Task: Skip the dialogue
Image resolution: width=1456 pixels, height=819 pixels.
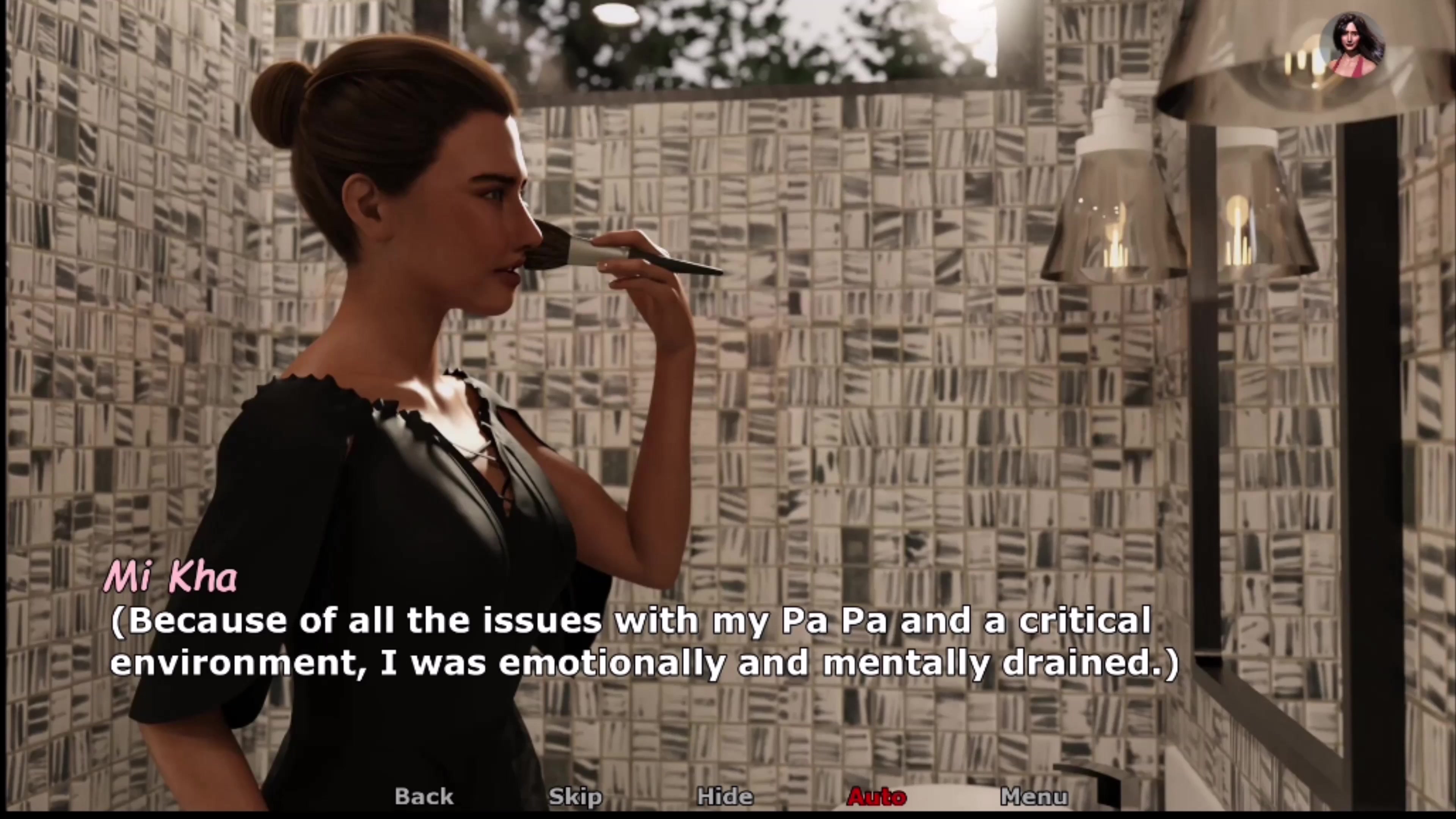Action: [x=575, y=796]
